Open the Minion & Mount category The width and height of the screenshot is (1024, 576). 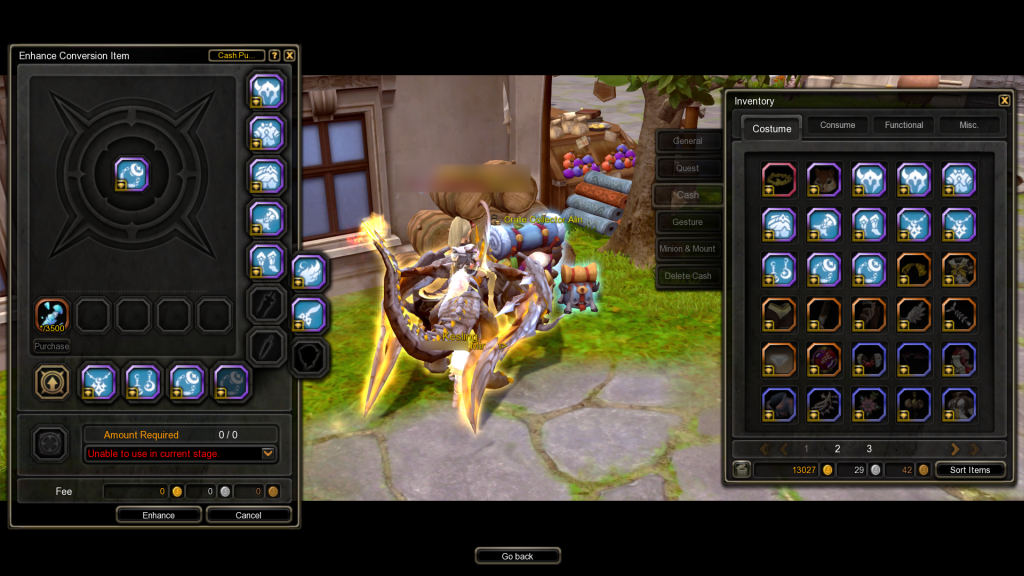688,249
